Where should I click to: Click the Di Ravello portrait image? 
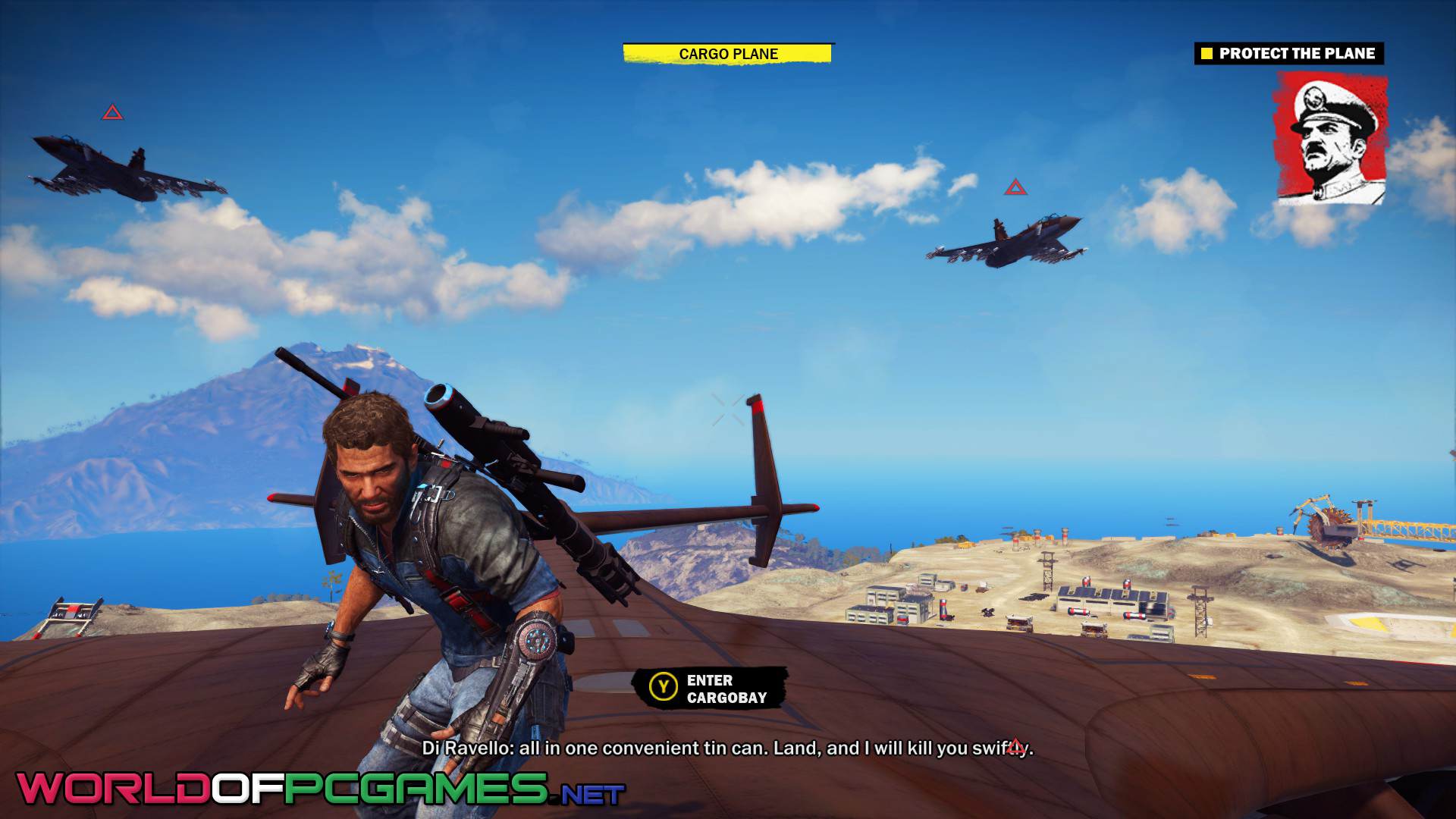pos(1332,138)
